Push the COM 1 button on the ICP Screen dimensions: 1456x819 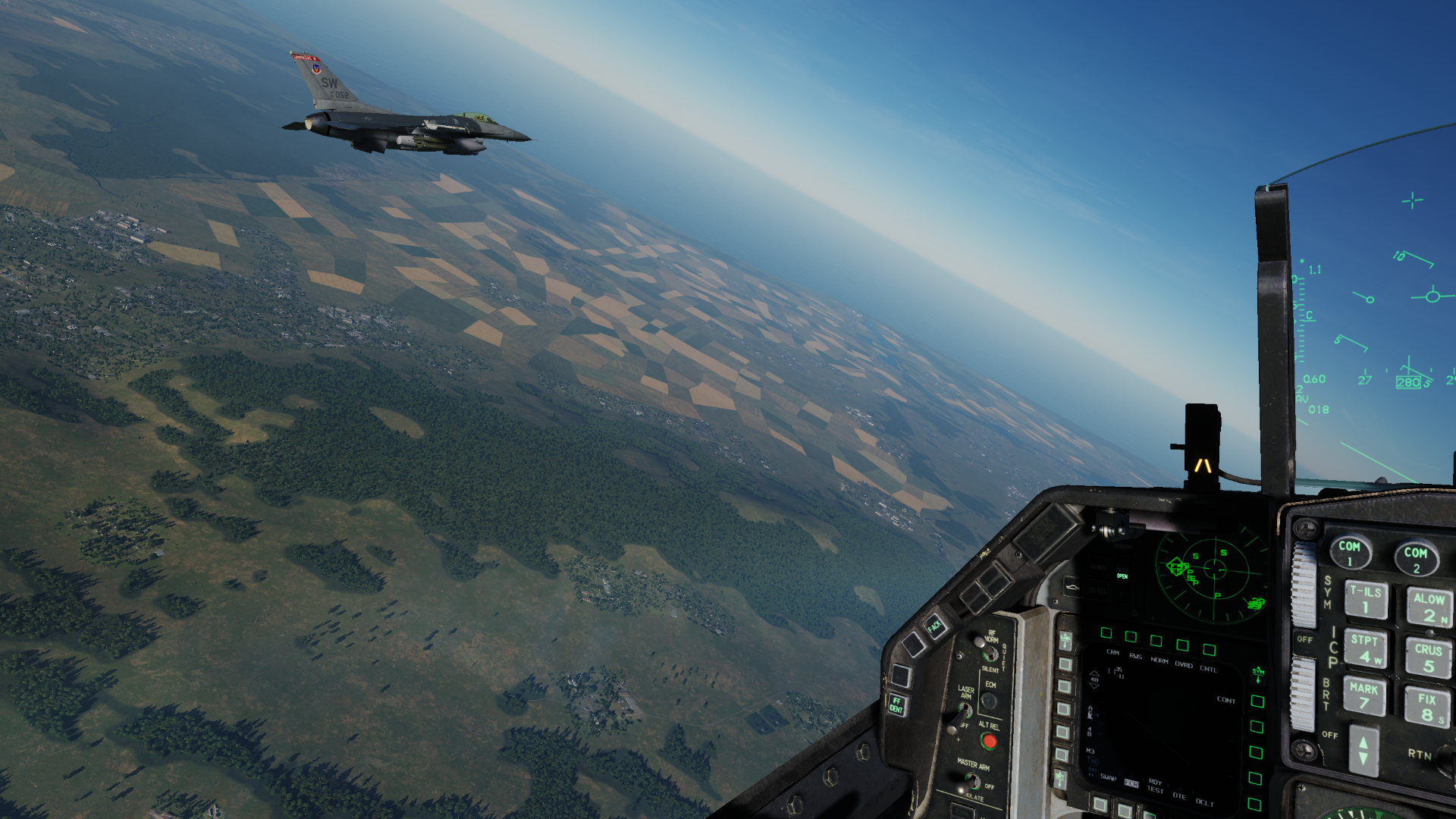click(1350, 551)
